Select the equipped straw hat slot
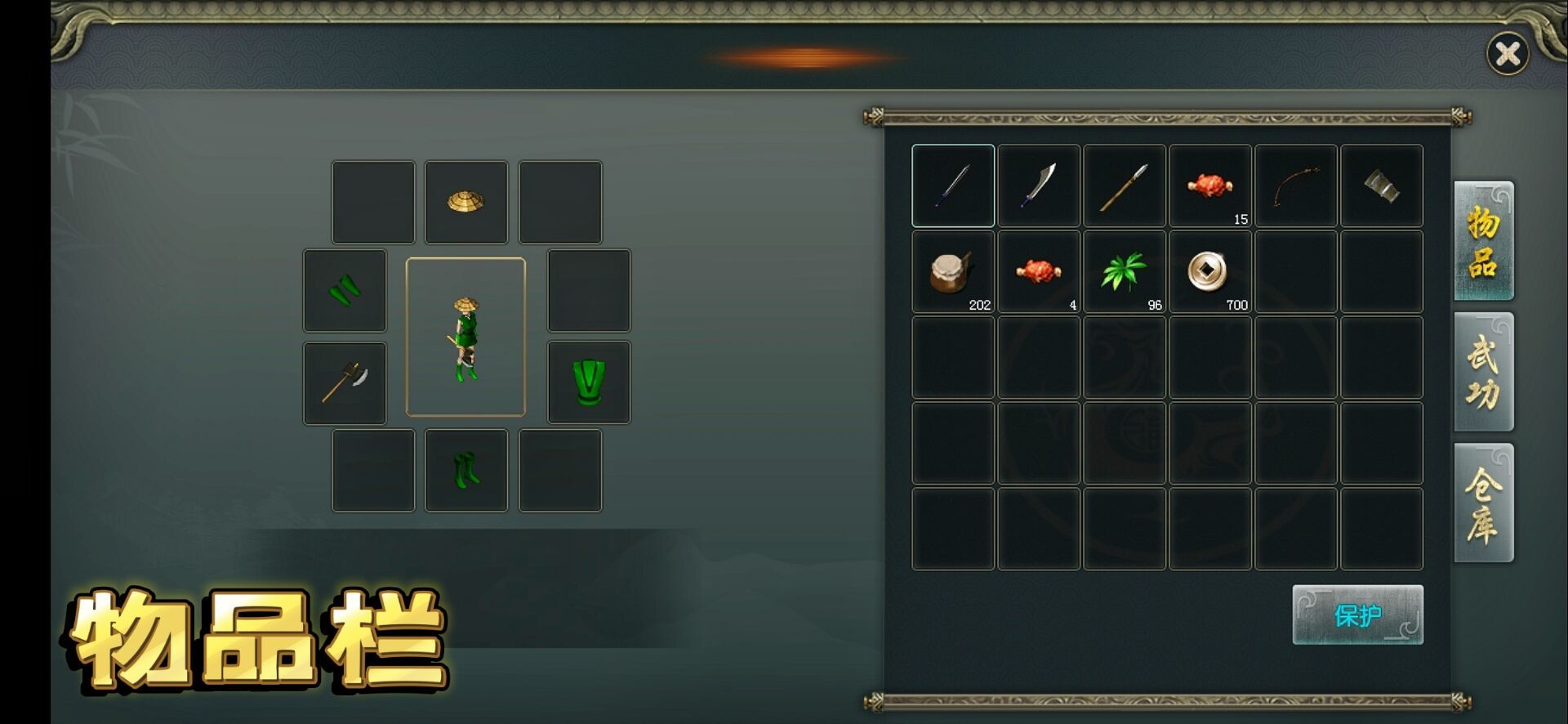 [x=466, y=202]
